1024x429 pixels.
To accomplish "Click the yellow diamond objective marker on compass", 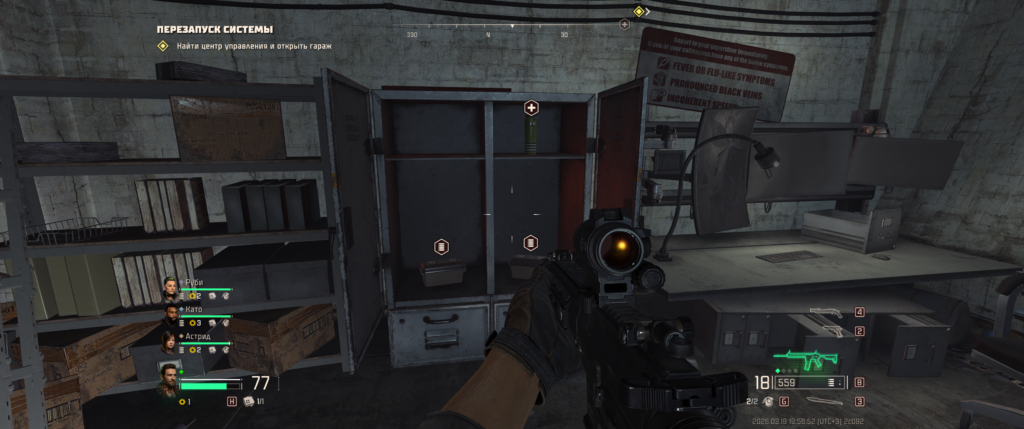I will 639,12.
